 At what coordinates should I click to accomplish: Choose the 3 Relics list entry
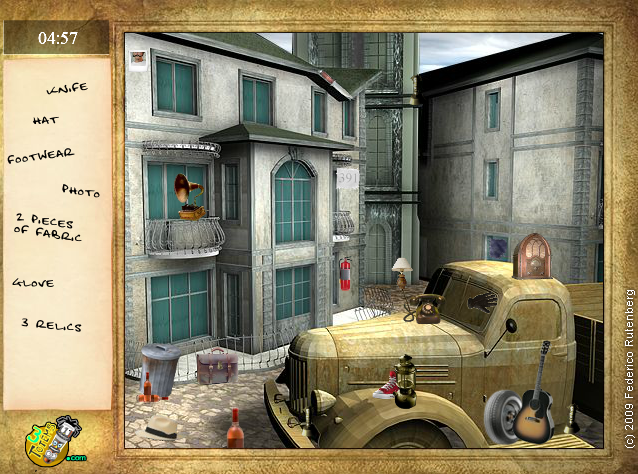(51, 325)
